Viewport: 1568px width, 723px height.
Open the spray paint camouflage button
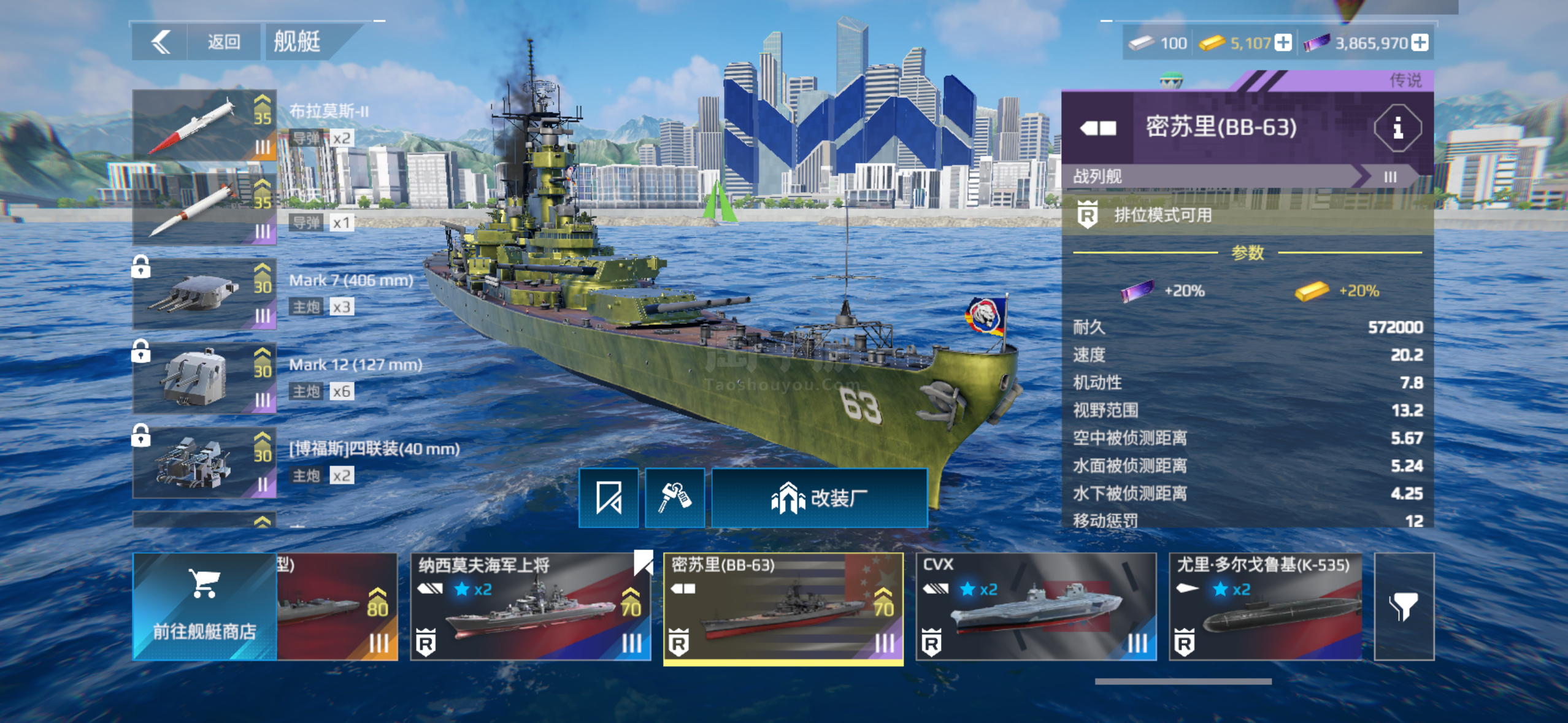(675, 498)
